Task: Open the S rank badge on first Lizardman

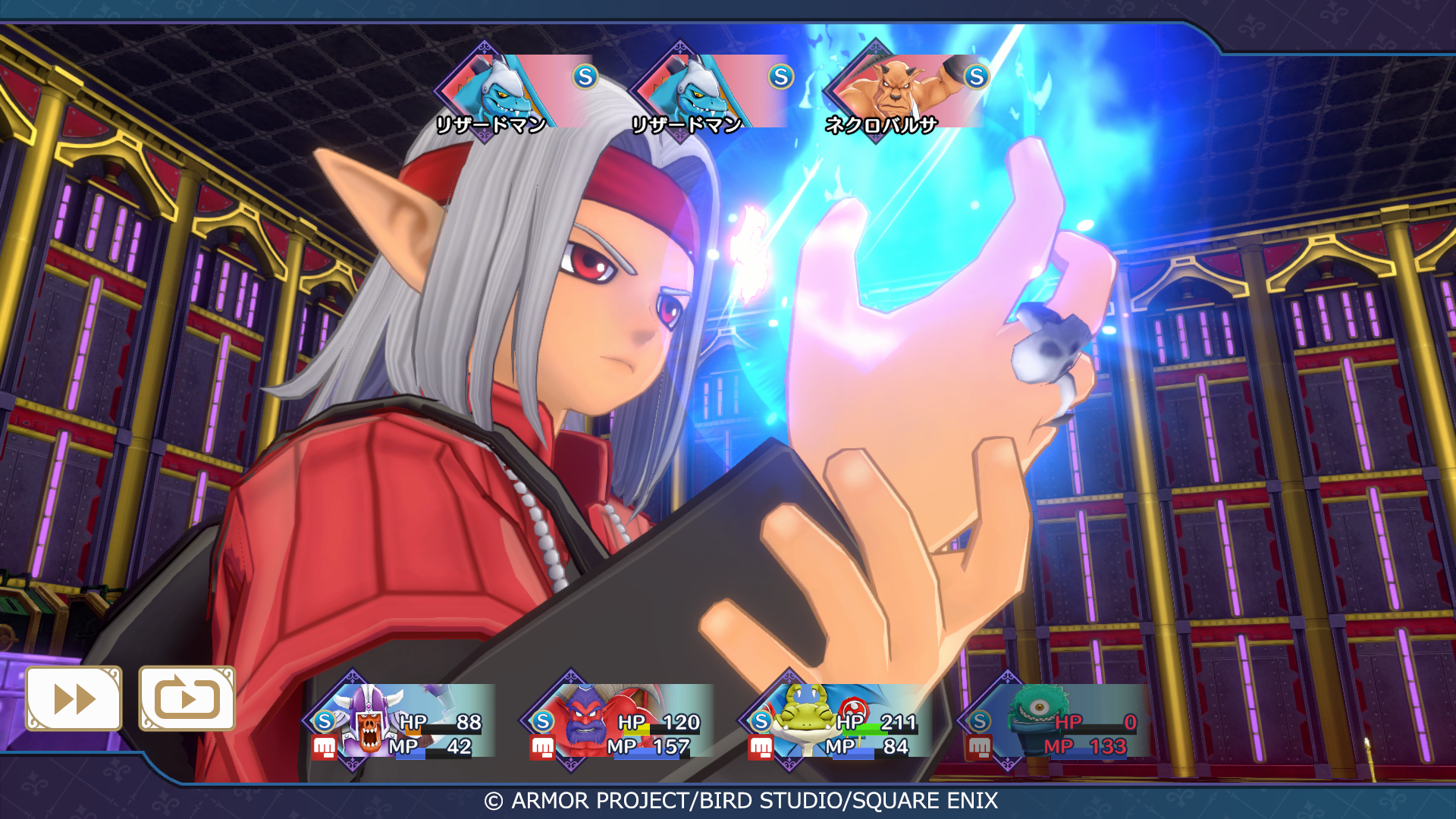Action: [x=584, y=75]
